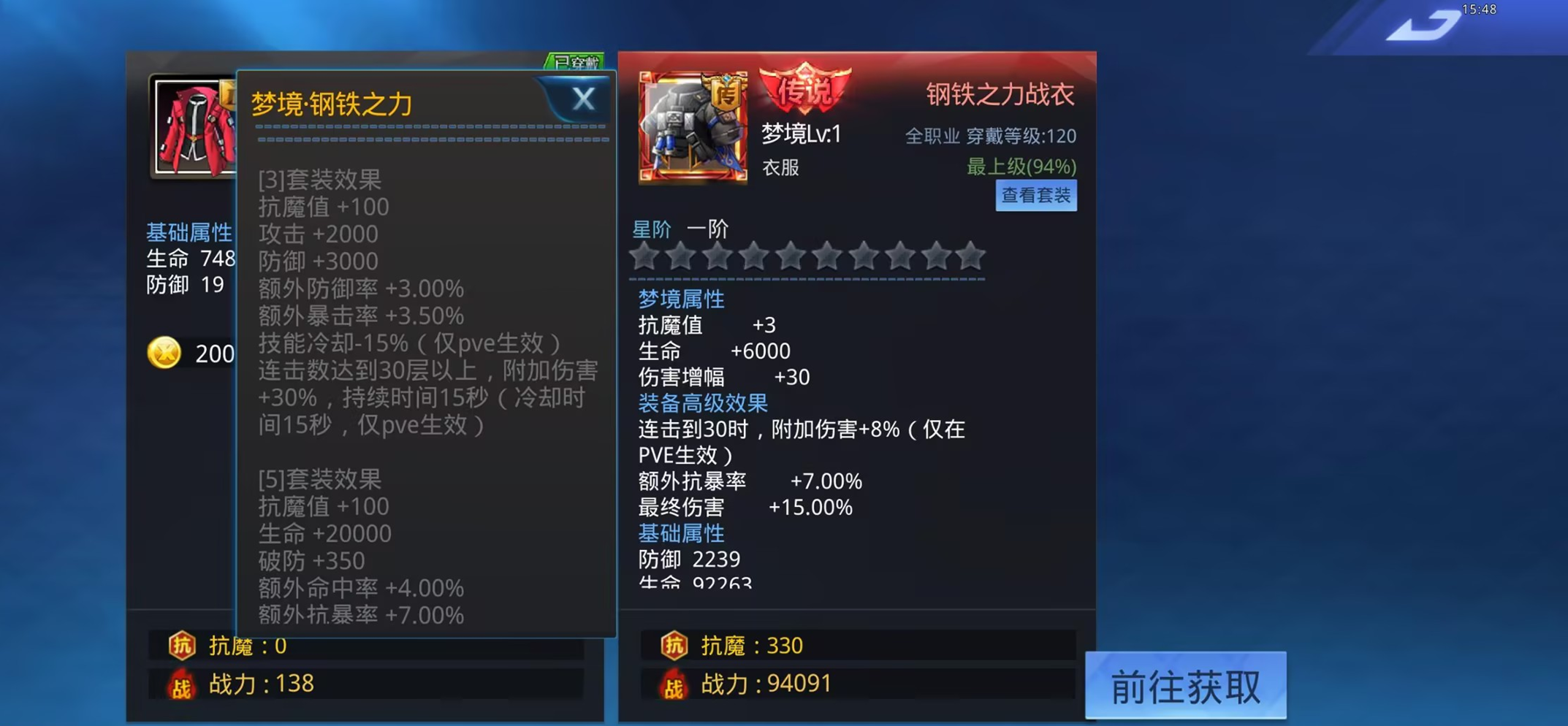Expand the 梦境属性 section header
The height and width of the screenshot is (726, 1568).
click(680, 299)
